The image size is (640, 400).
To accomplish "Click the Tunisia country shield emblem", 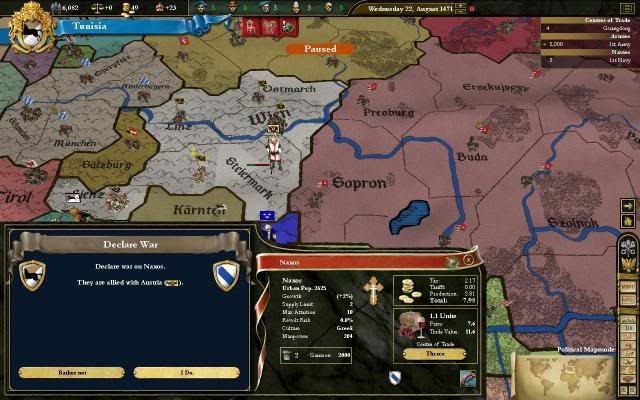I will pos(27,28).
